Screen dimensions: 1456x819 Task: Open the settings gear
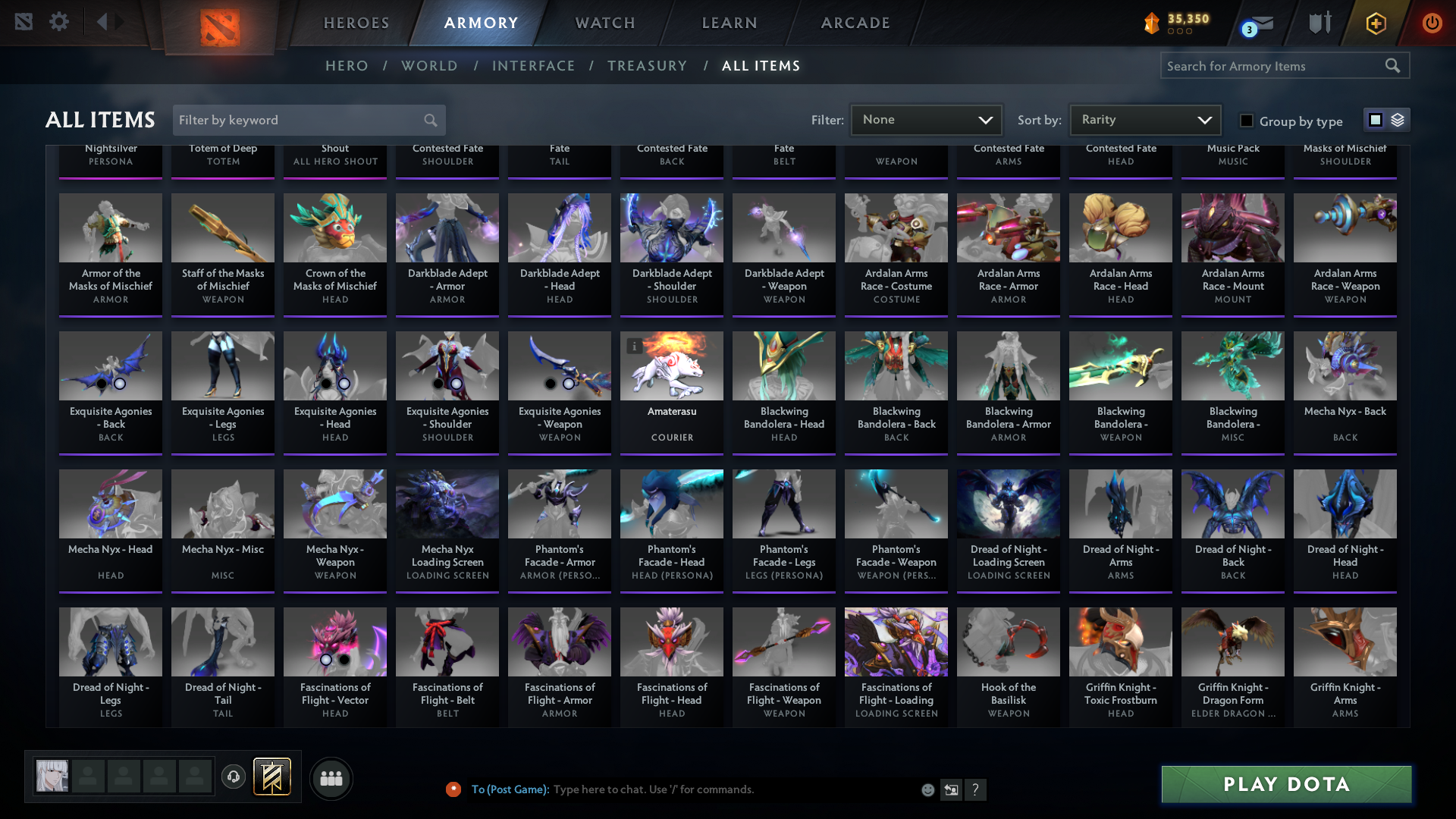(x=59, y=22)
